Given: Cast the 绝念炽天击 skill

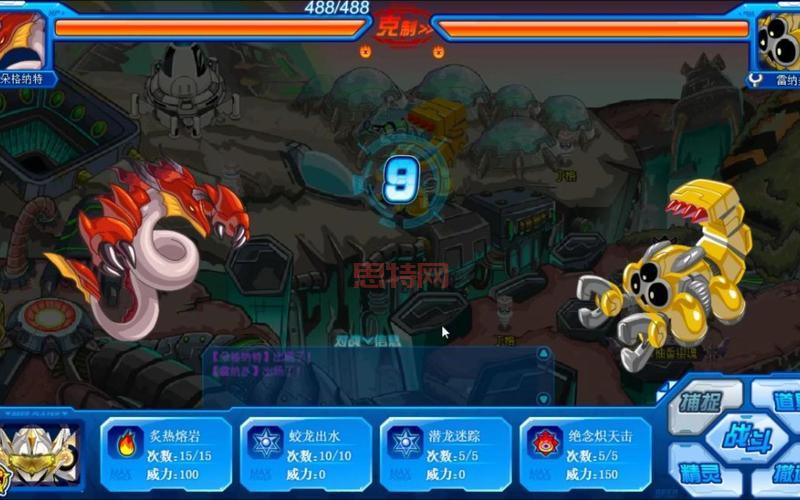Looking at the screenshot, I should pos(585,452).
